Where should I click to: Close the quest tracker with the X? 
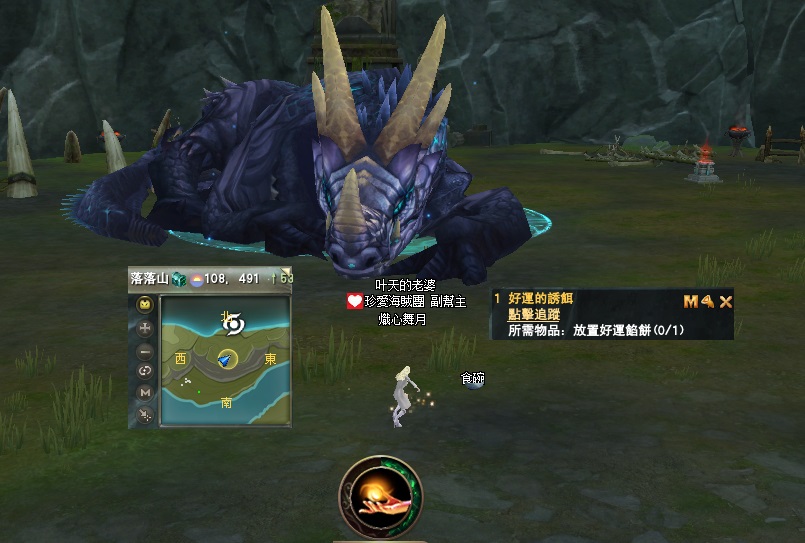point(726,301)
